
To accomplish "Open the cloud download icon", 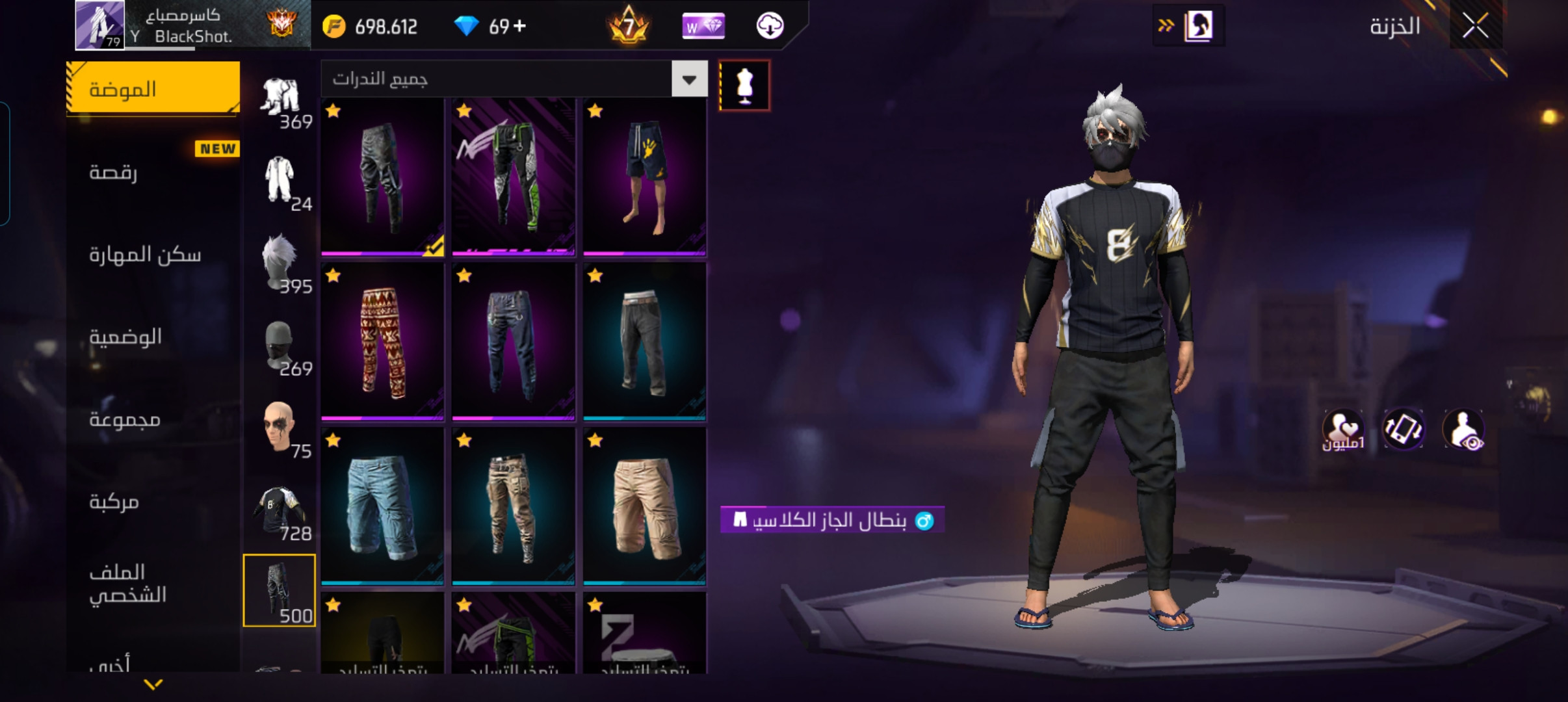I will [x=770, y=27].
